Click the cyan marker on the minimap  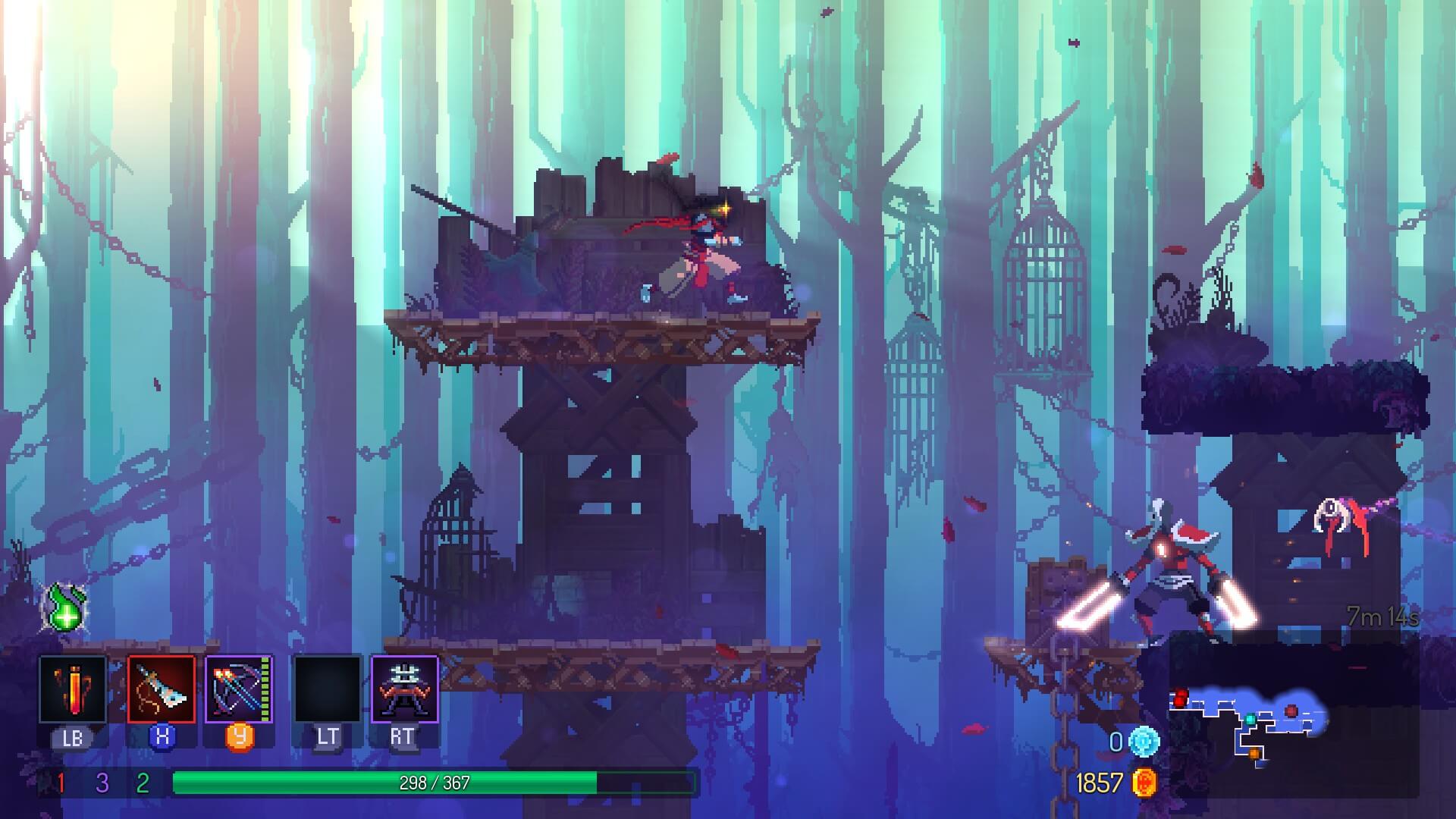(x=1250, y=719)
